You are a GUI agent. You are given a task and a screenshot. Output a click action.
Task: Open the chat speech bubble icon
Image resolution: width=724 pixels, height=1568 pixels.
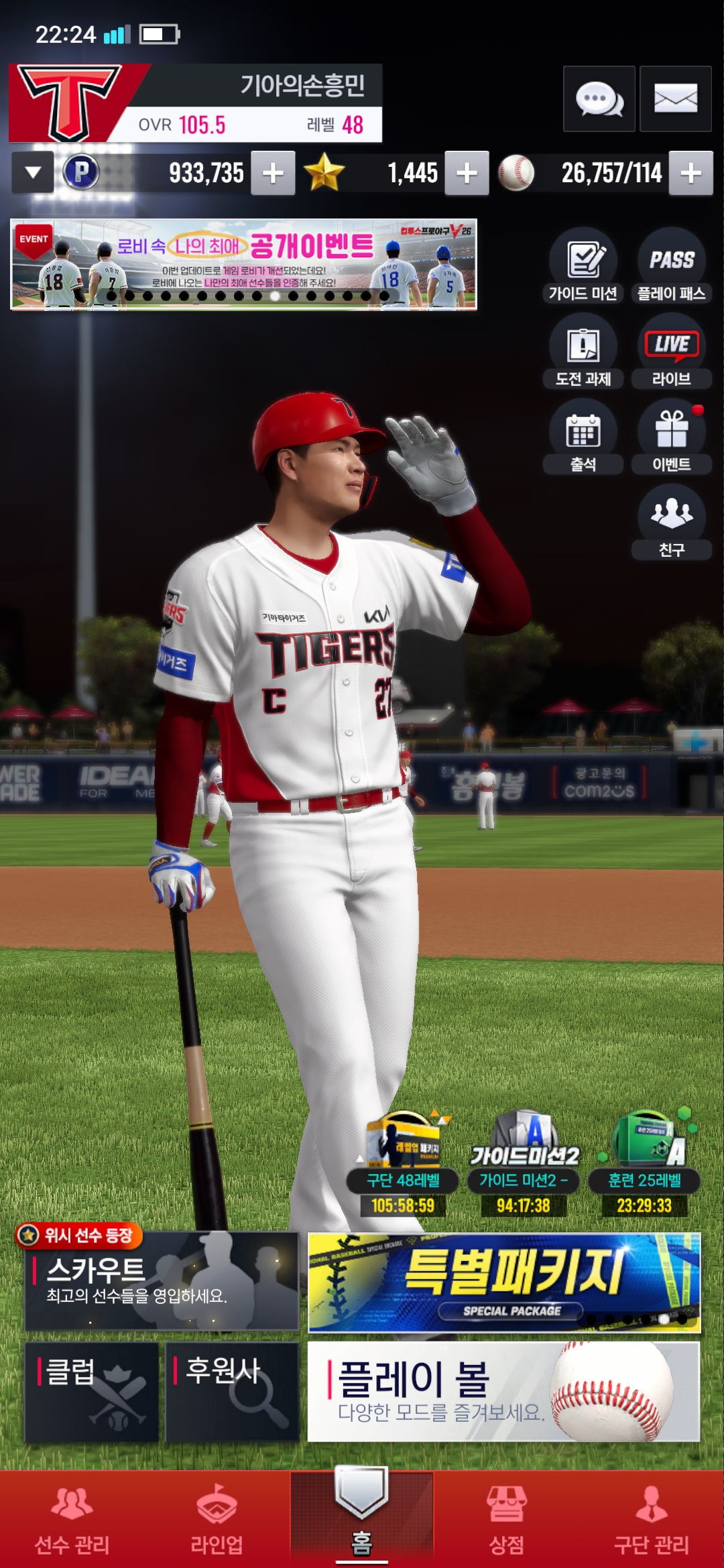(x=599, y=99)
